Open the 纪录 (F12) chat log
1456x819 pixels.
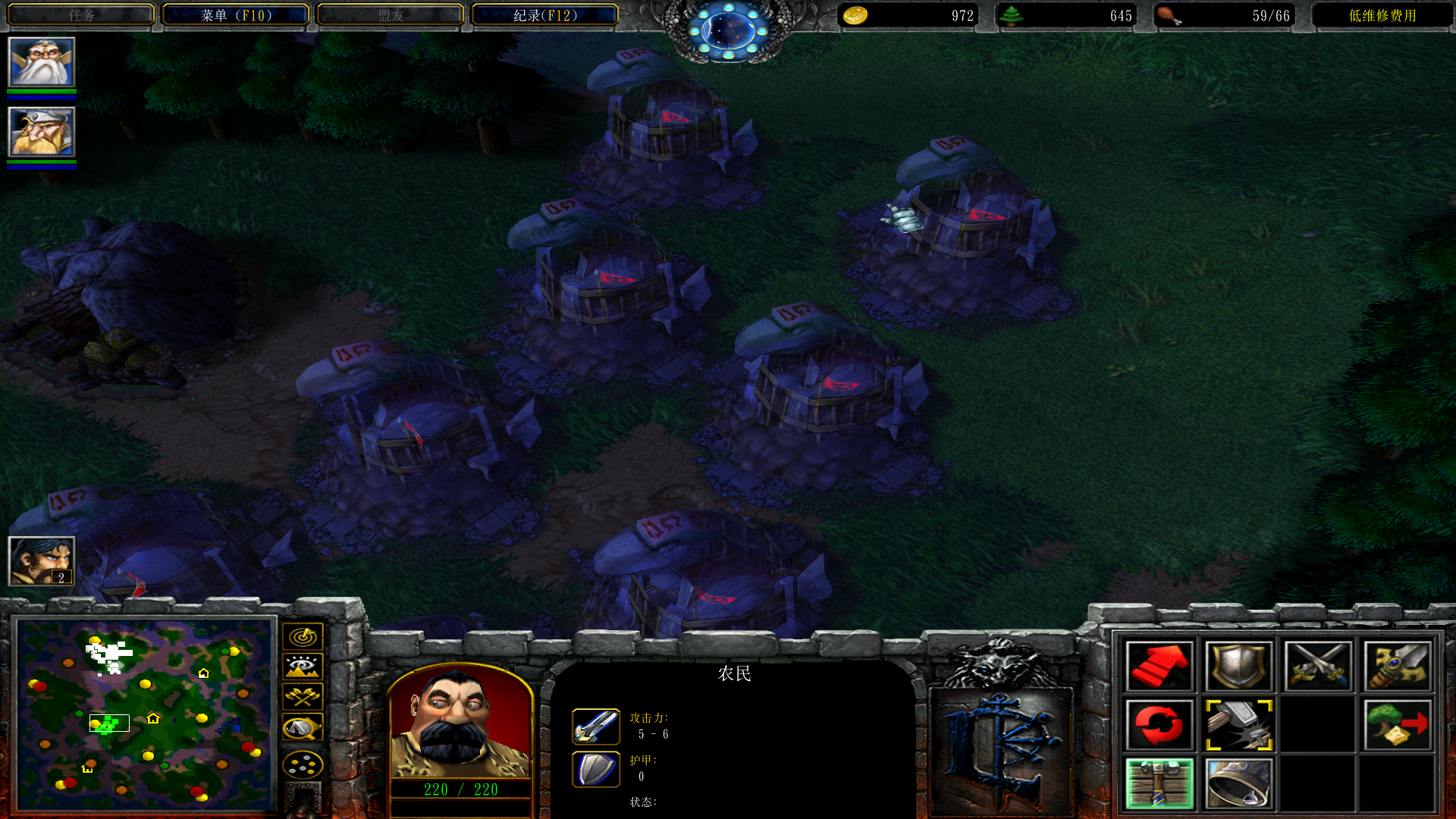[x=545, y=15]
